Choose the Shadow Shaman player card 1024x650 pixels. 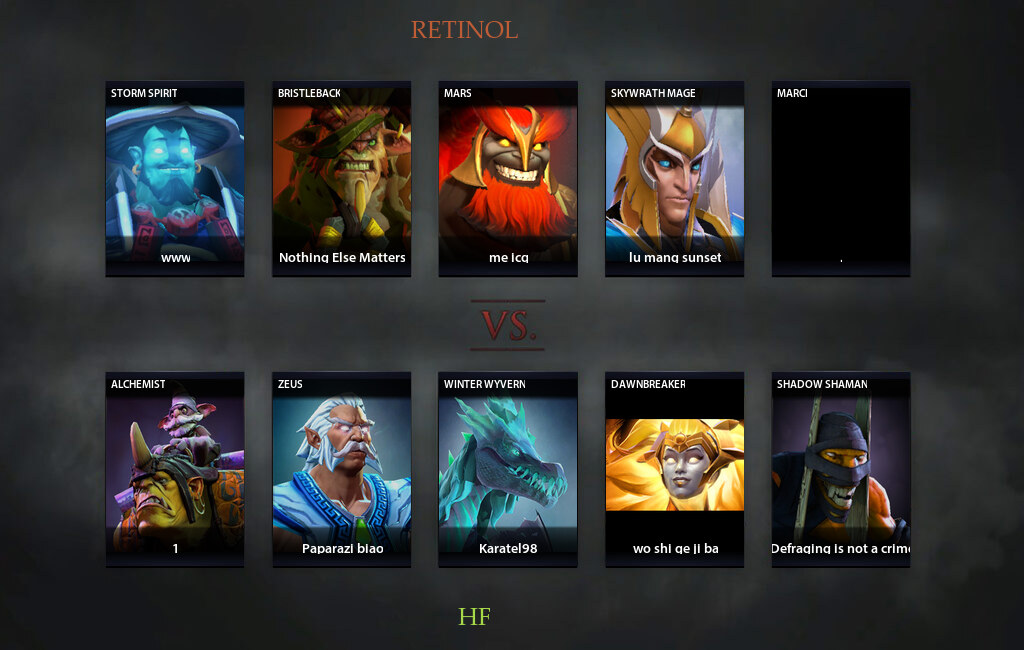tap(841, 469)
